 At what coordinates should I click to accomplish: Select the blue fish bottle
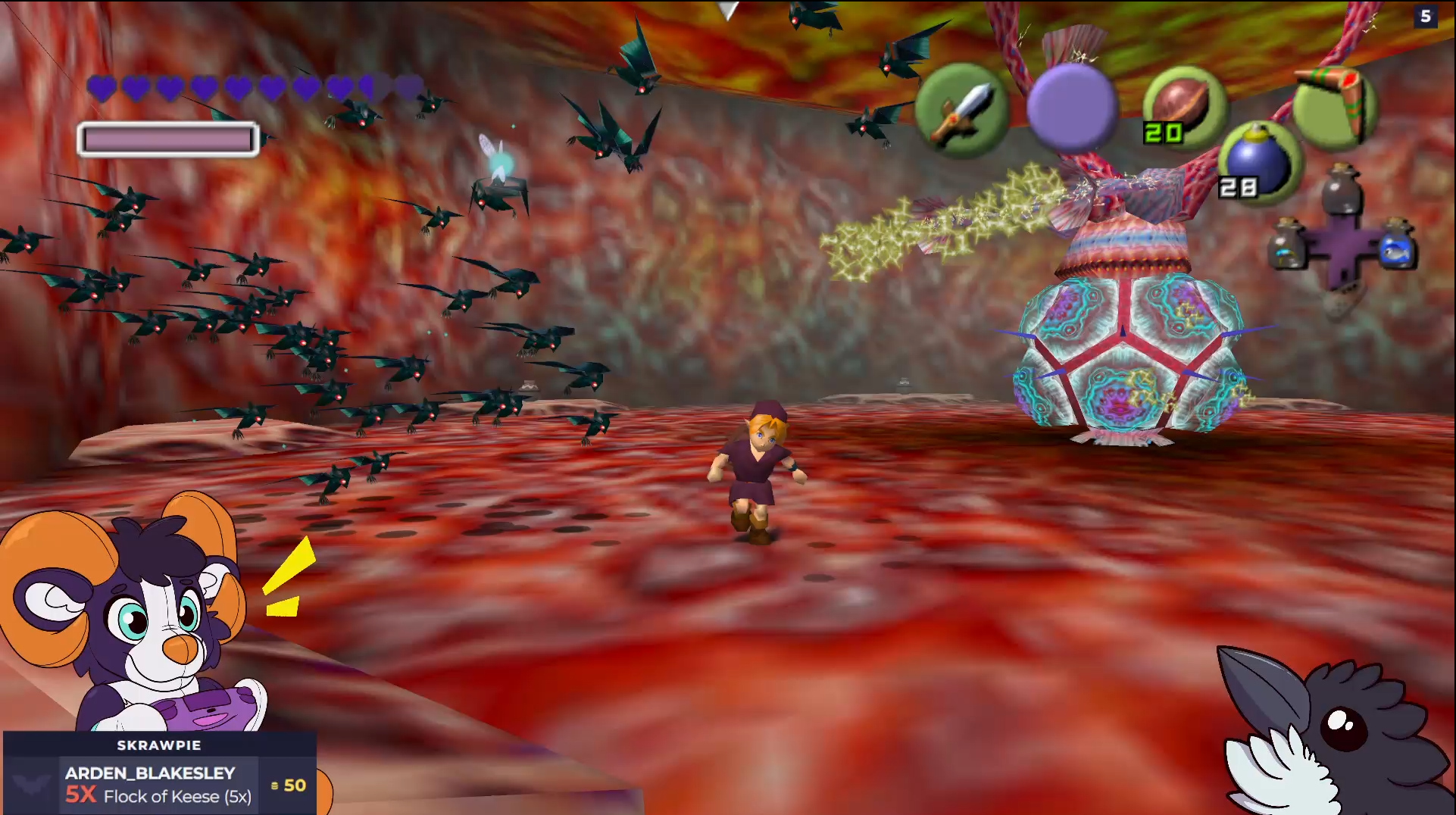(x=1396, y=245)
